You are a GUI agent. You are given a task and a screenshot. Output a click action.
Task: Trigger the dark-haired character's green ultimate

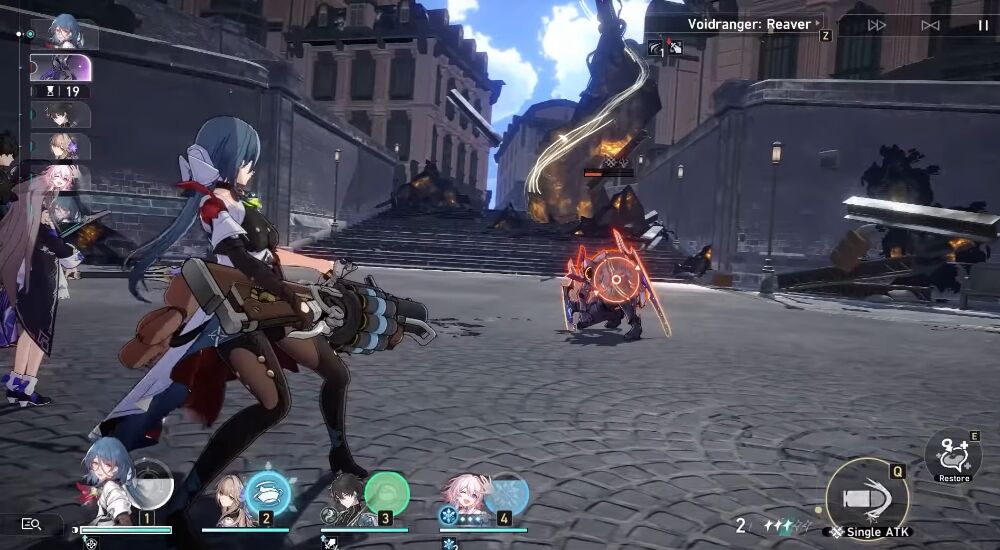tap(387, 493)
